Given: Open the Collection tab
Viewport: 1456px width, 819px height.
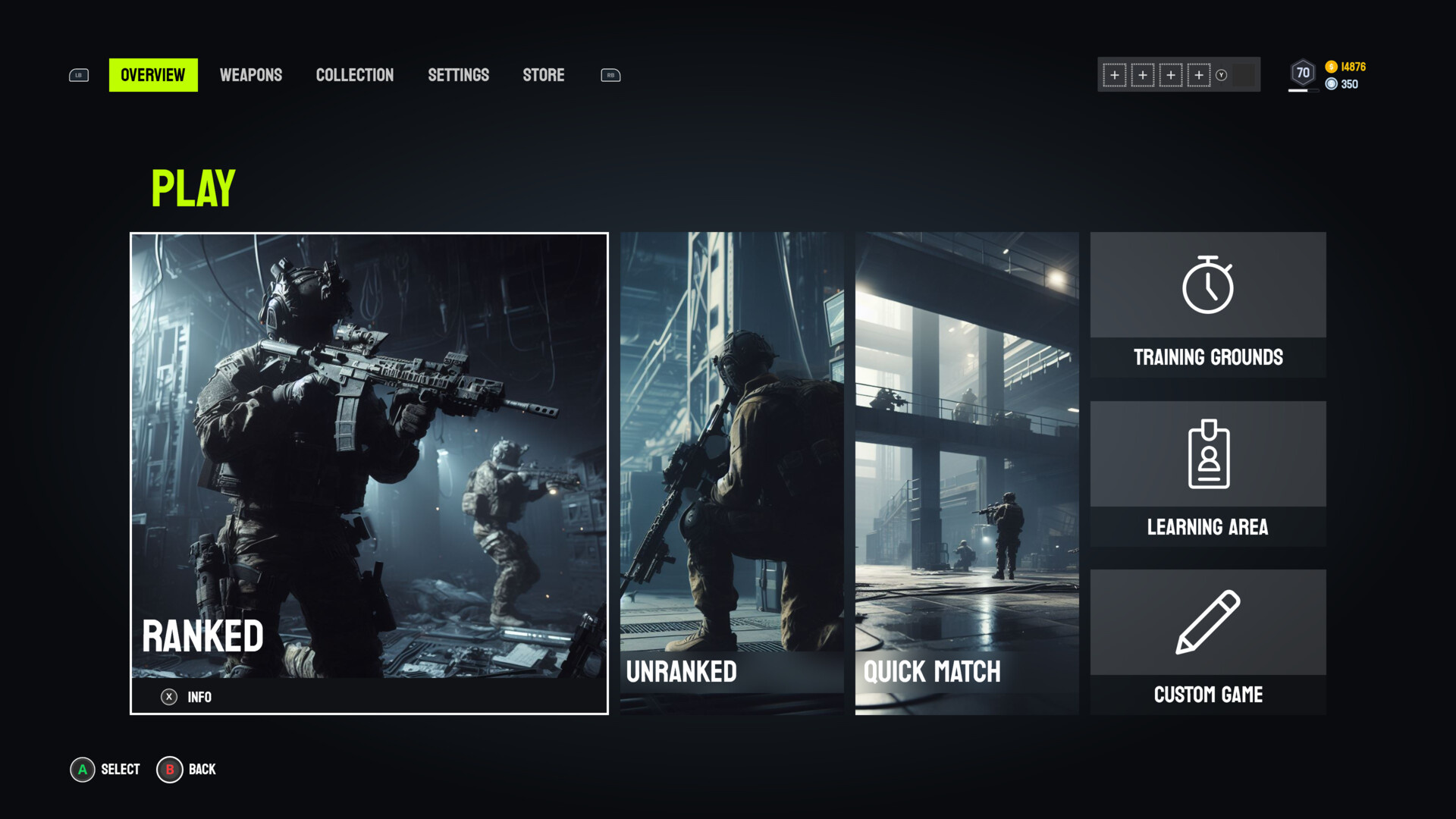Looking at the screenshot, I should pyautogui.click(x=354, y=74).
